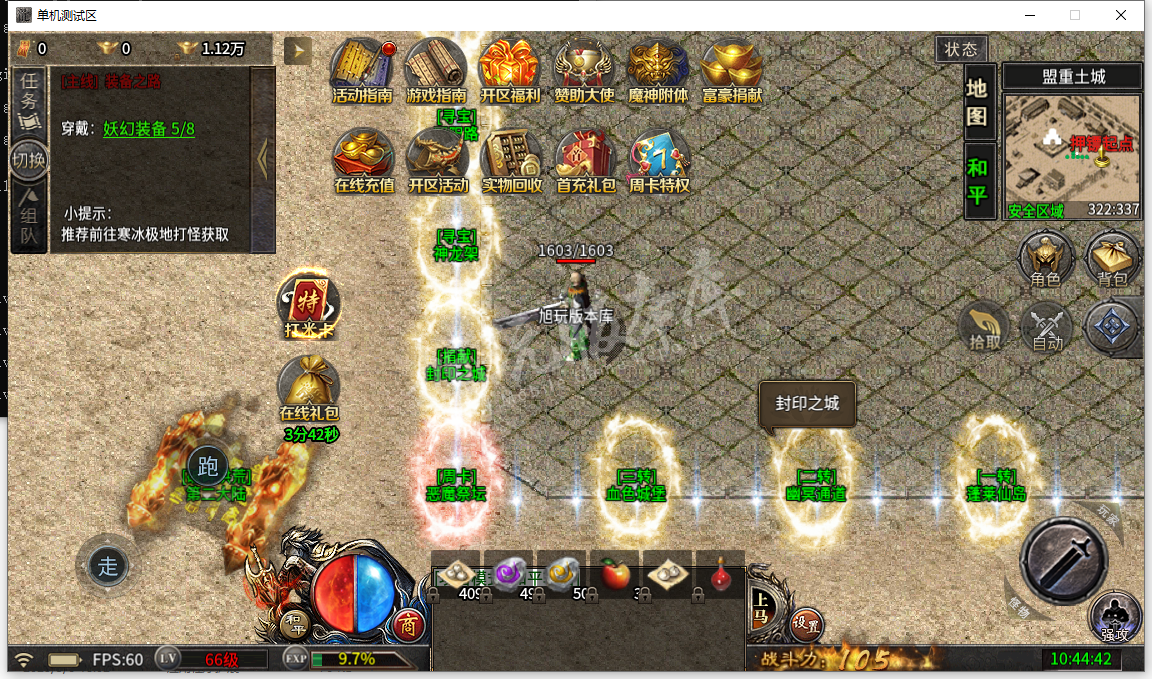Open the 活动指南 activity guide icon
Screen dimensions: 1152x679
click(362, 70)
